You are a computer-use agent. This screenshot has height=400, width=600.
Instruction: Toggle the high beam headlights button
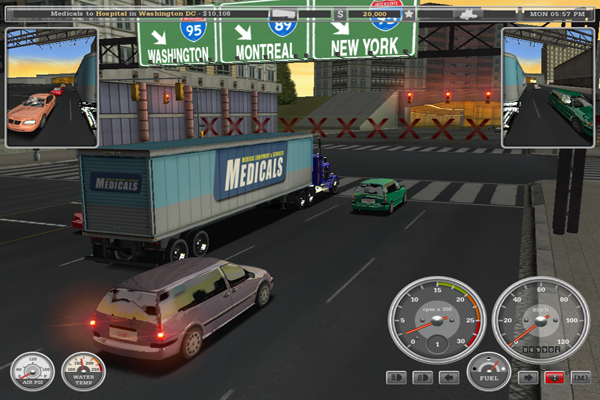tap(396, 378)
